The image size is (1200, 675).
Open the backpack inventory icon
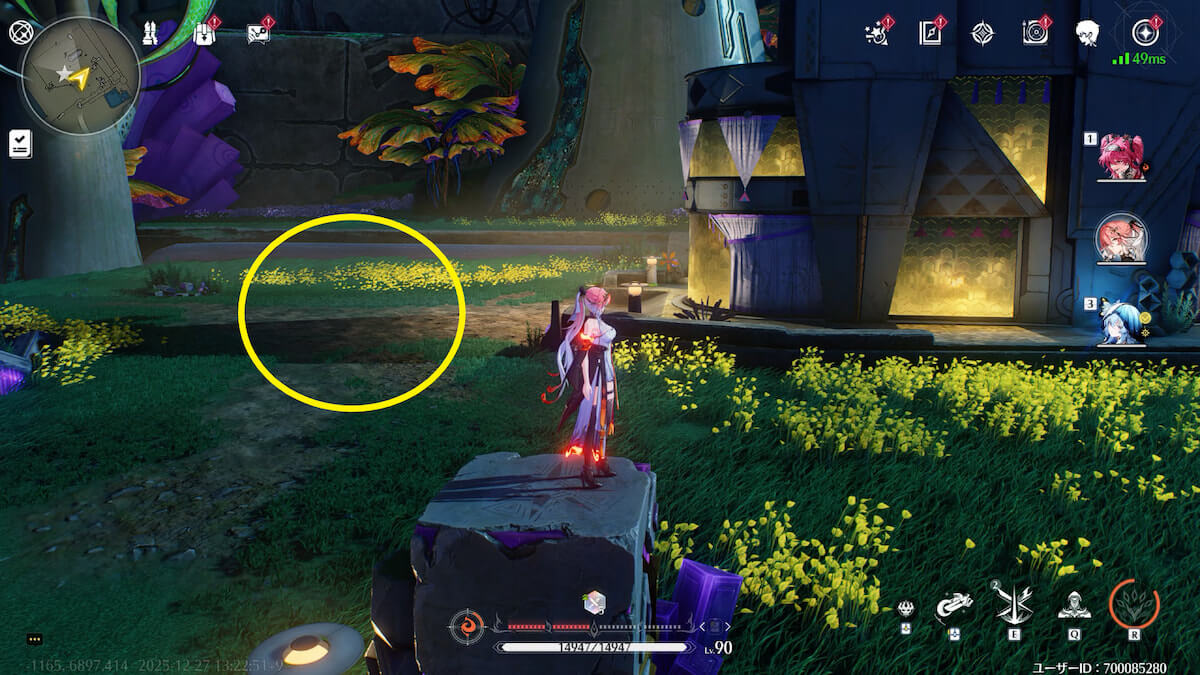point(205,33)
